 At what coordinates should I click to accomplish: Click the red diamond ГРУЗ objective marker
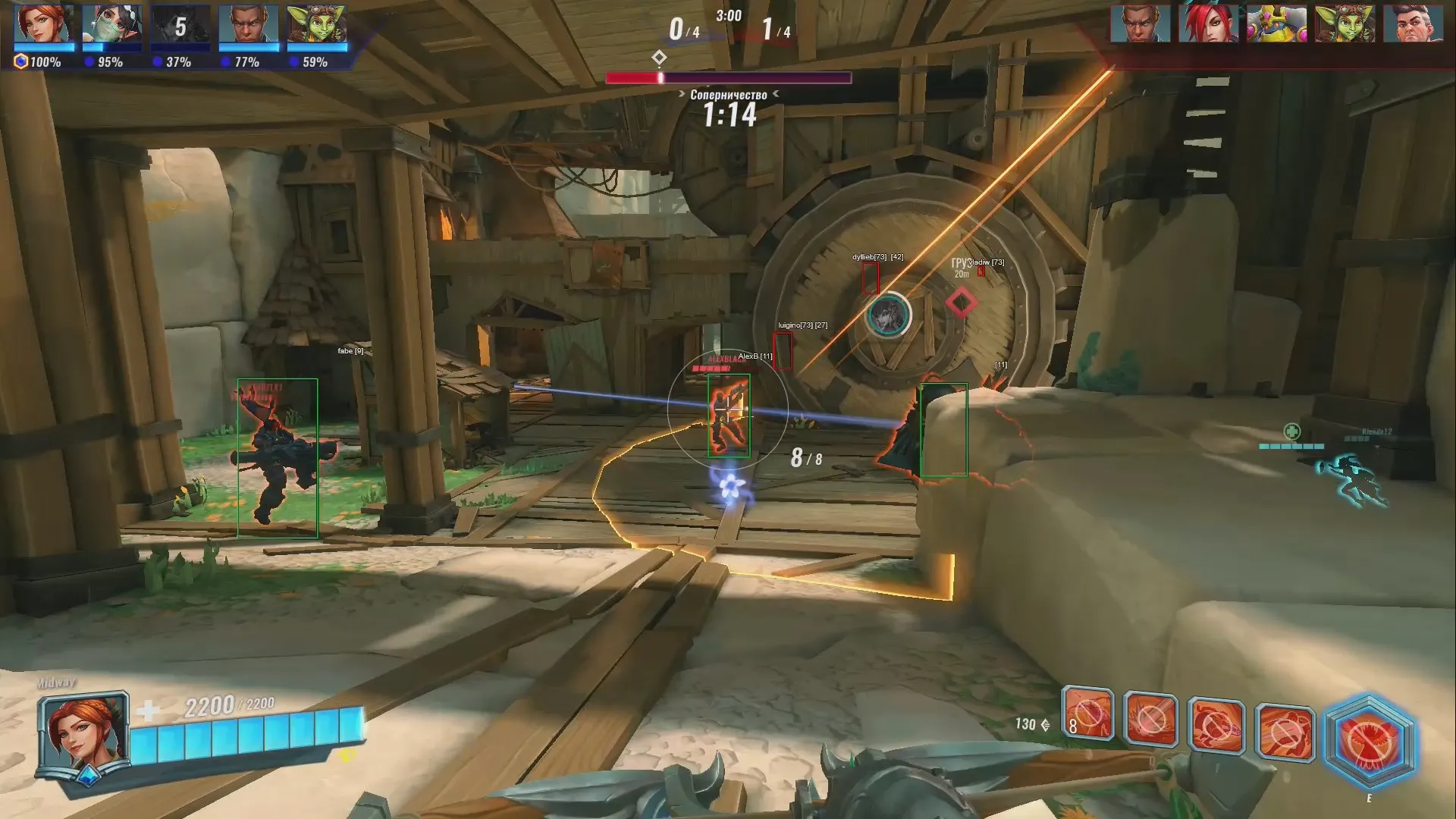pyautogui.click(x=961, y=303)
